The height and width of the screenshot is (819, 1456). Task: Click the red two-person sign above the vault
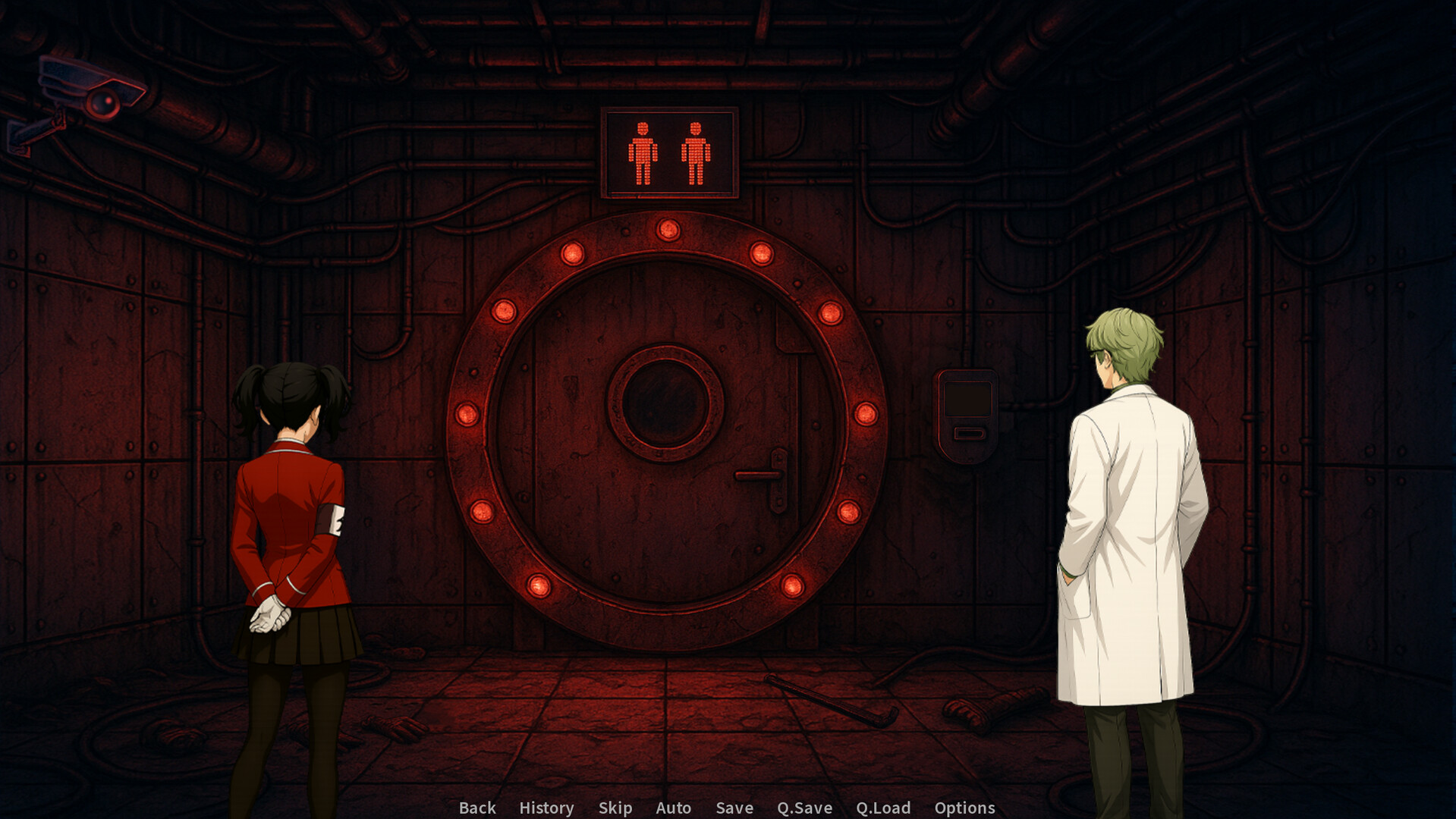point(670,155)
